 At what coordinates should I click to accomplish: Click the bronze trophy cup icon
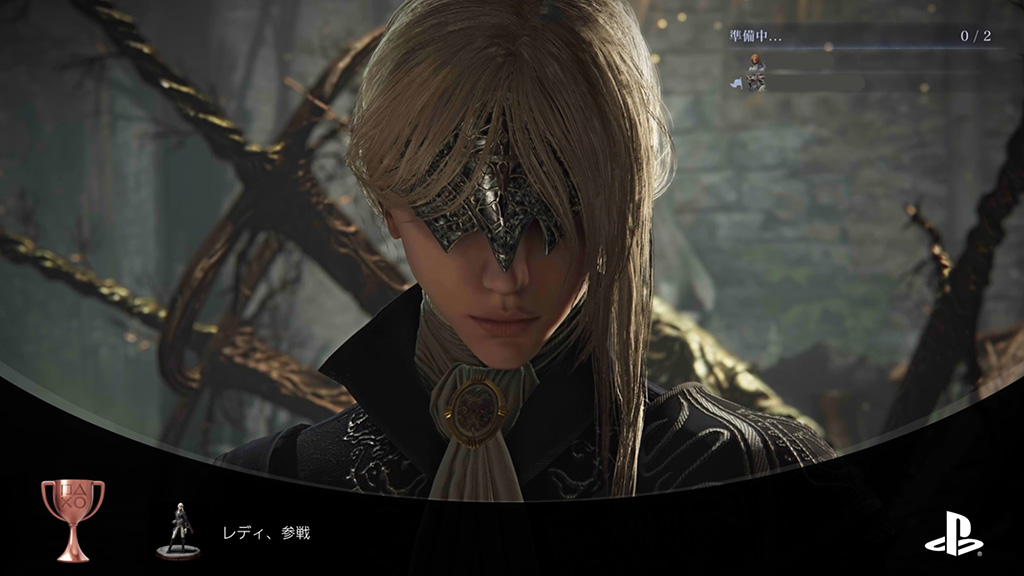(x=72, y=519)
